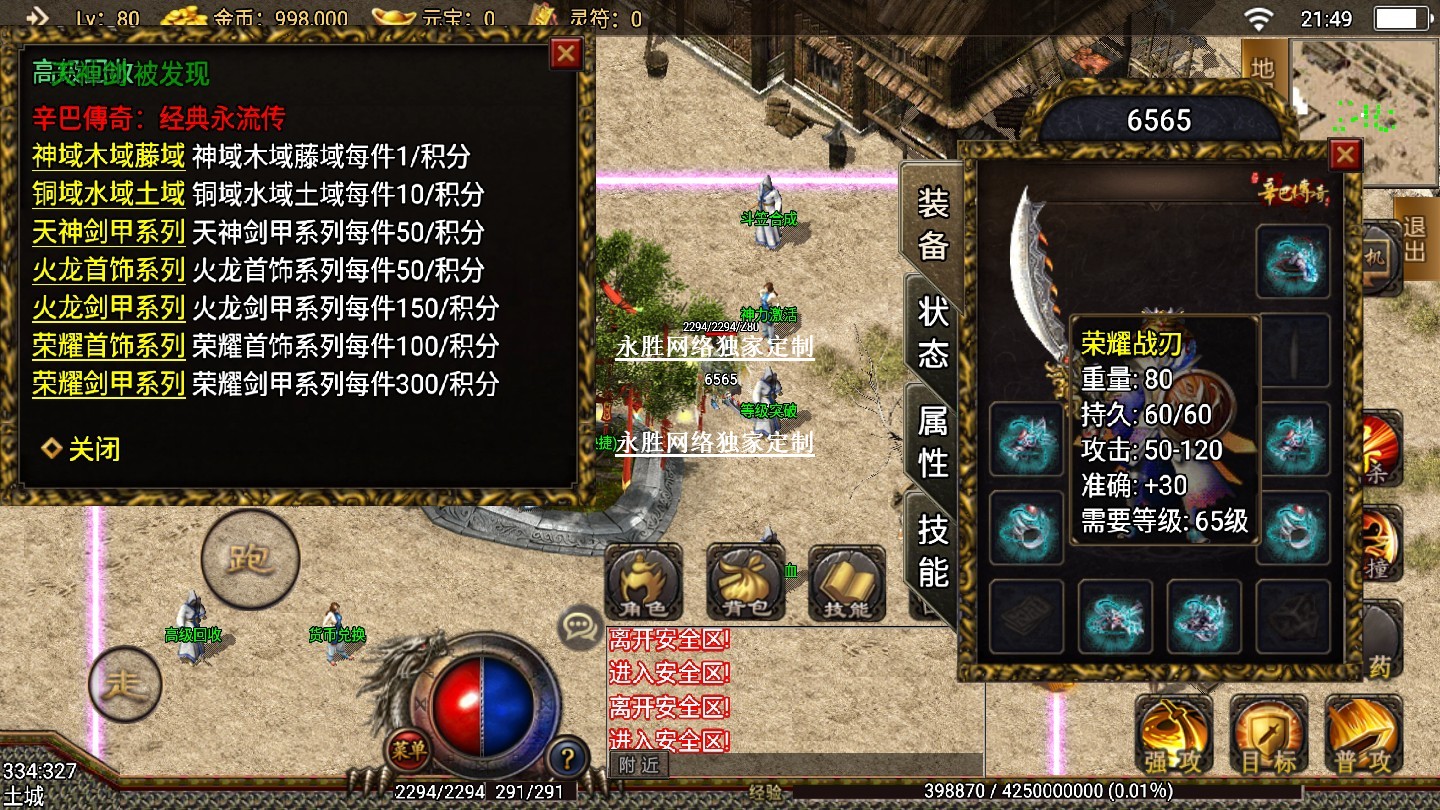Toggle the 跑 run button
Screen dimensions: 1440x810
click(x=250, y=558)
